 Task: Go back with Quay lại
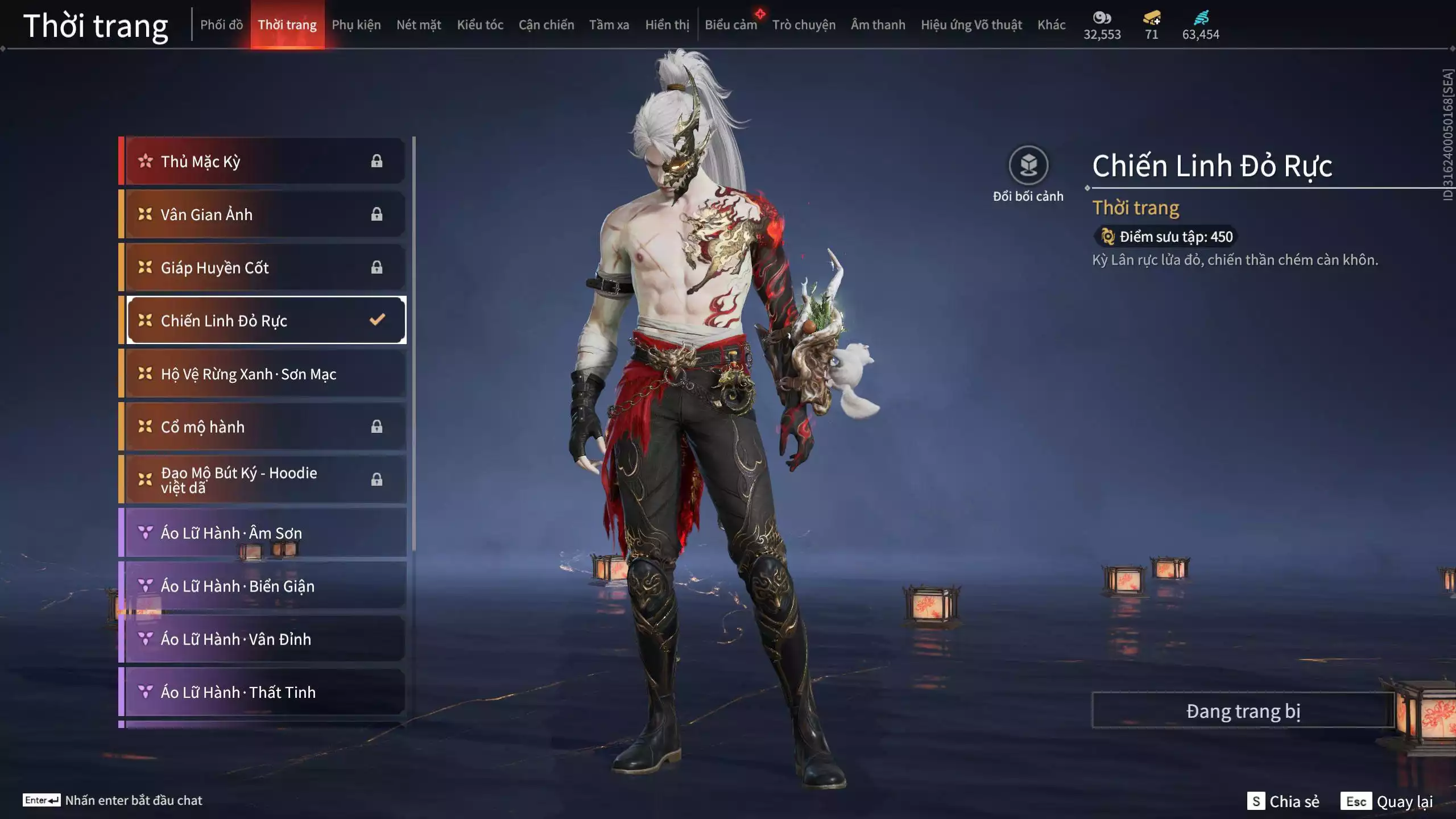click(1388, 801)
